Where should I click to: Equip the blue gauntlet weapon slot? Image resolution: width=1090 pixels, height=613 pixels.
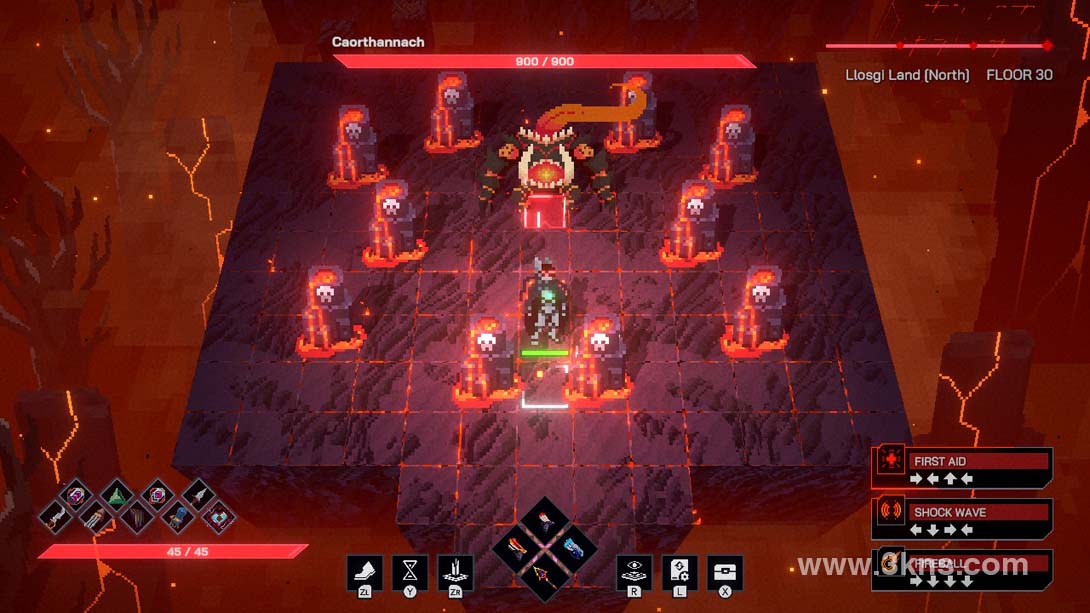click(572, 548)
